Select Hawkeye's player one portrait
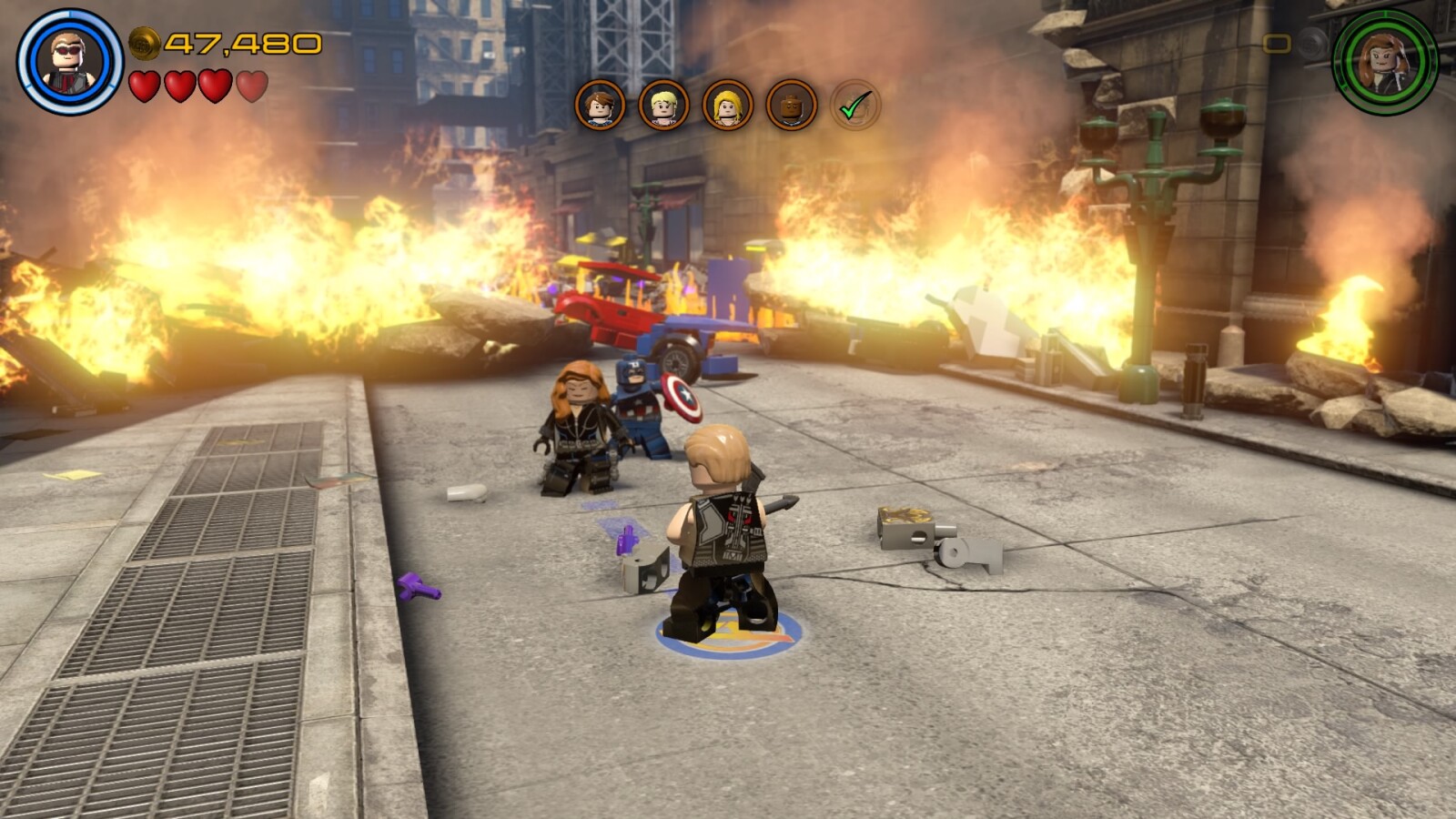The image size is (1456, 819). click(69, 62)
